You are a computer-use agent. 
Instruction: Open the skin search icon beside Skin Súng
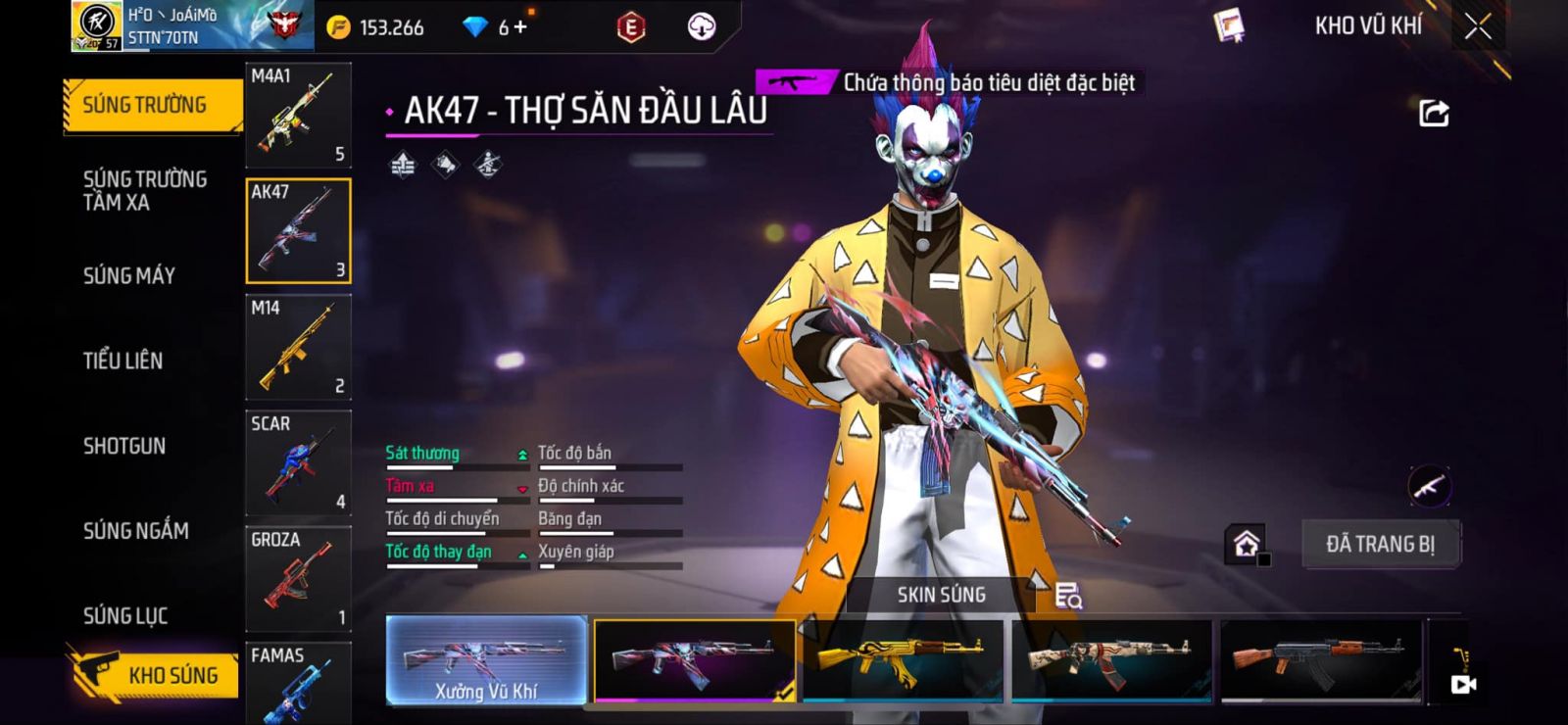click(1068, 595)
